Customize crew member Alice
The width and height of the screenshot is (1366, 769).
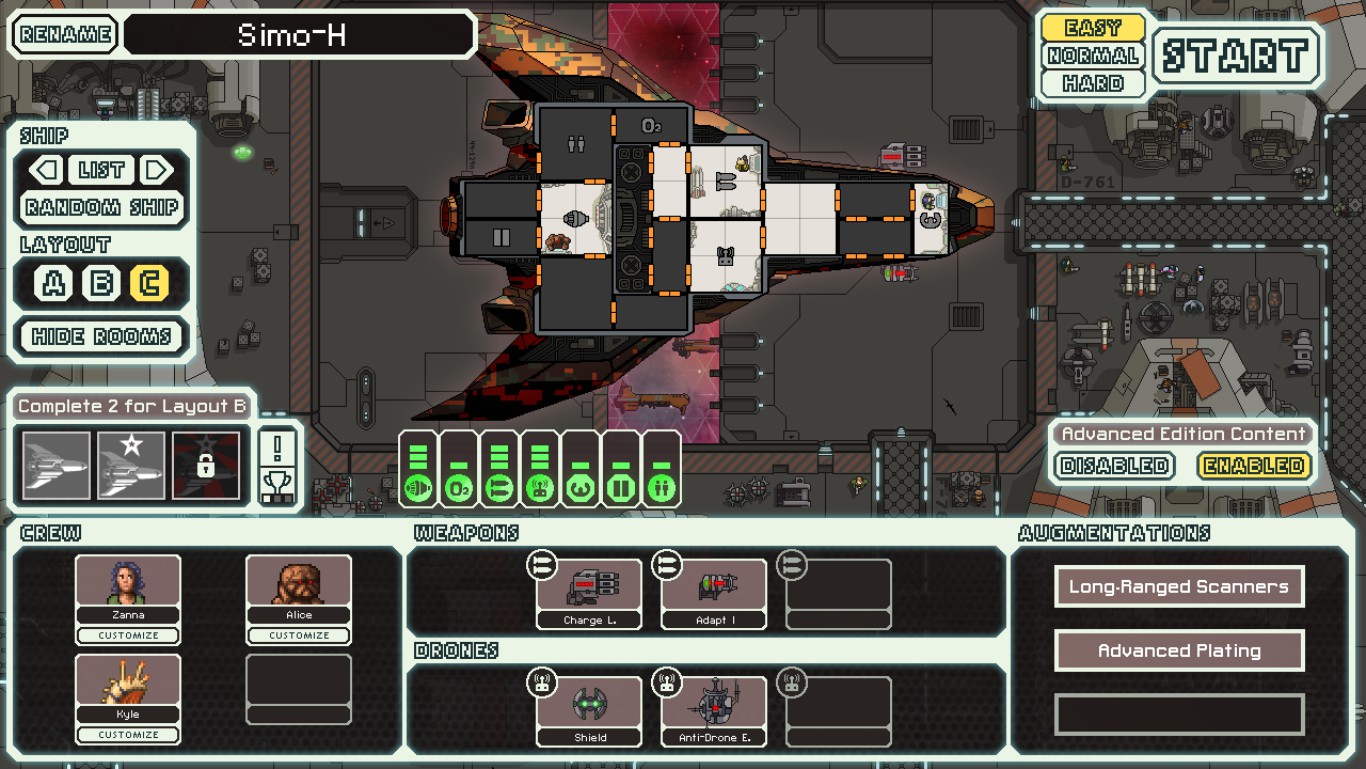pyautogui.click(x=299, y=635)
